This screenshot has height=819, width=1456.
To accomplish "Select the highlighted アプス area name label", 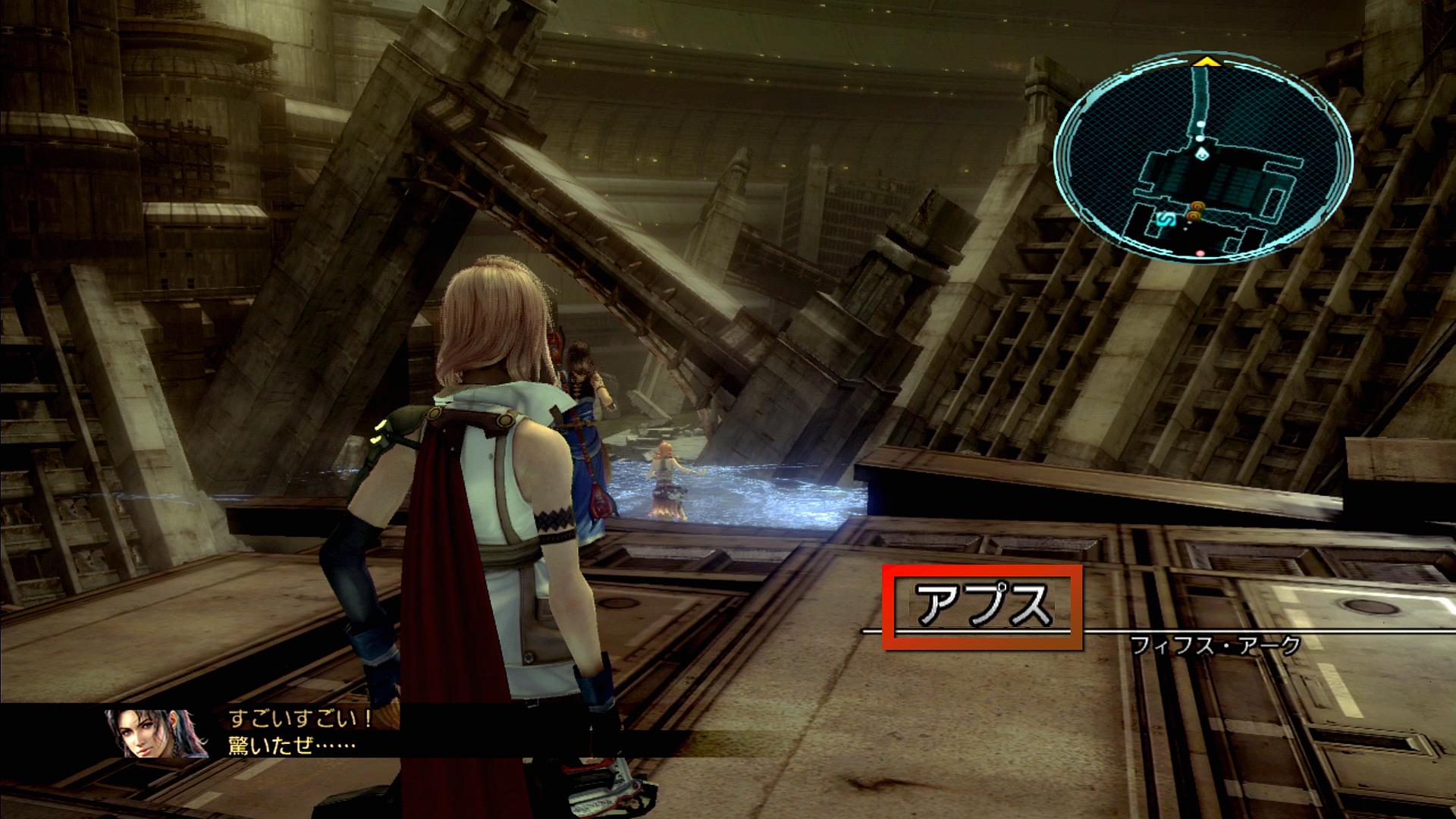I will [x=983, y=607].
